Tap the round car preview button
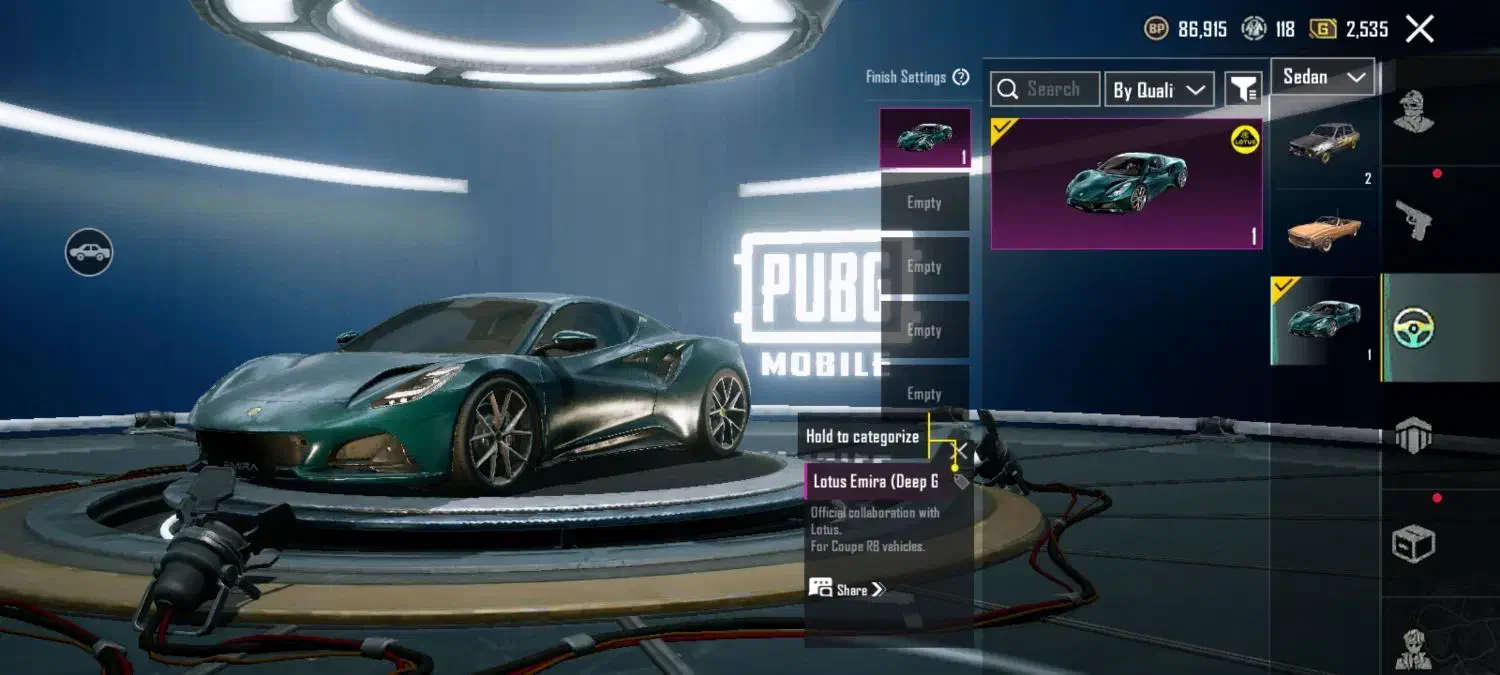 pyautogui.click(x=89, y=252)
